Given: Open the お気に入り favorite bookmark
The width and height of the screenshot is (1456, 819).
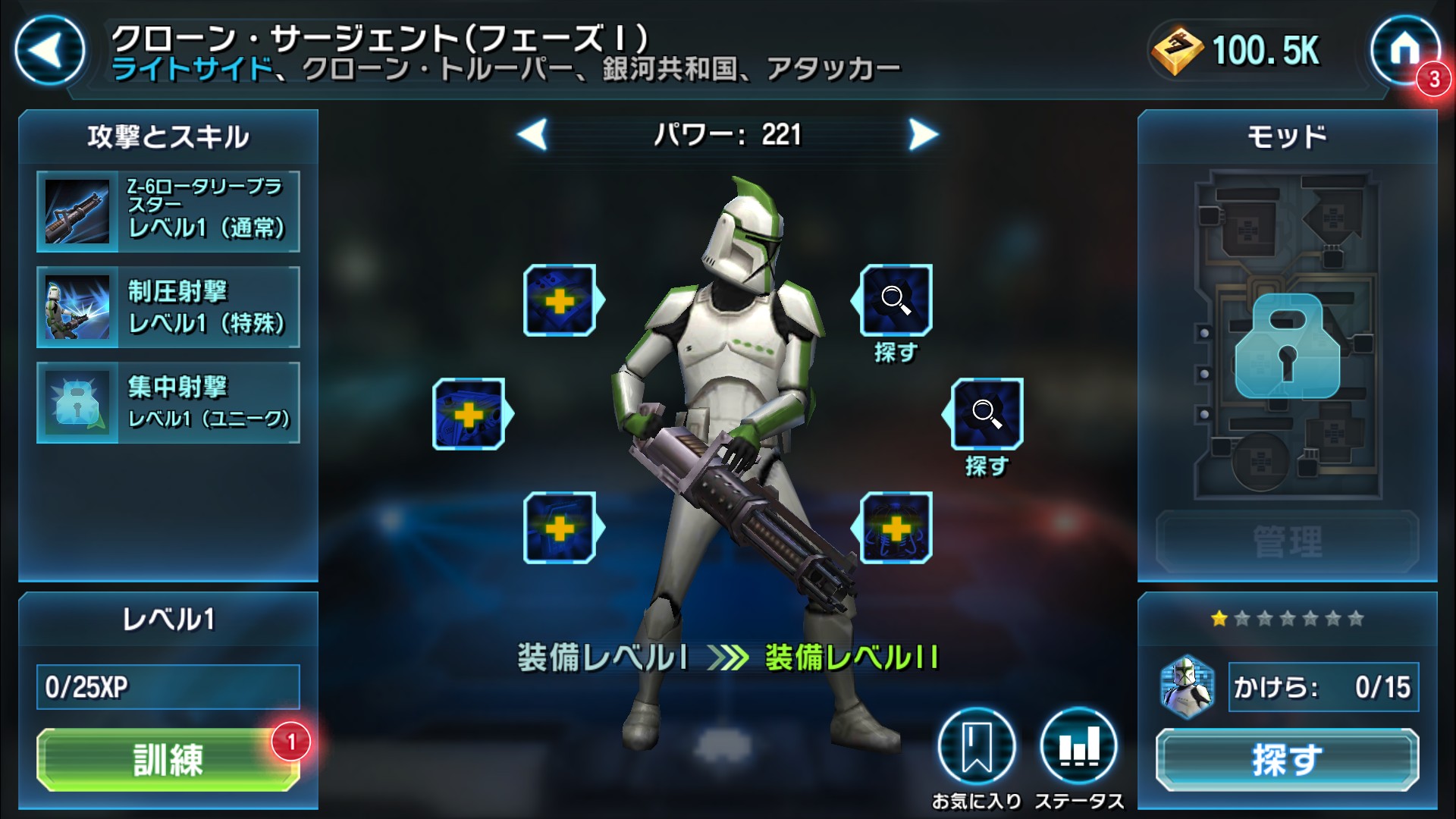Looking at the screenshot, I should [976, 748].
